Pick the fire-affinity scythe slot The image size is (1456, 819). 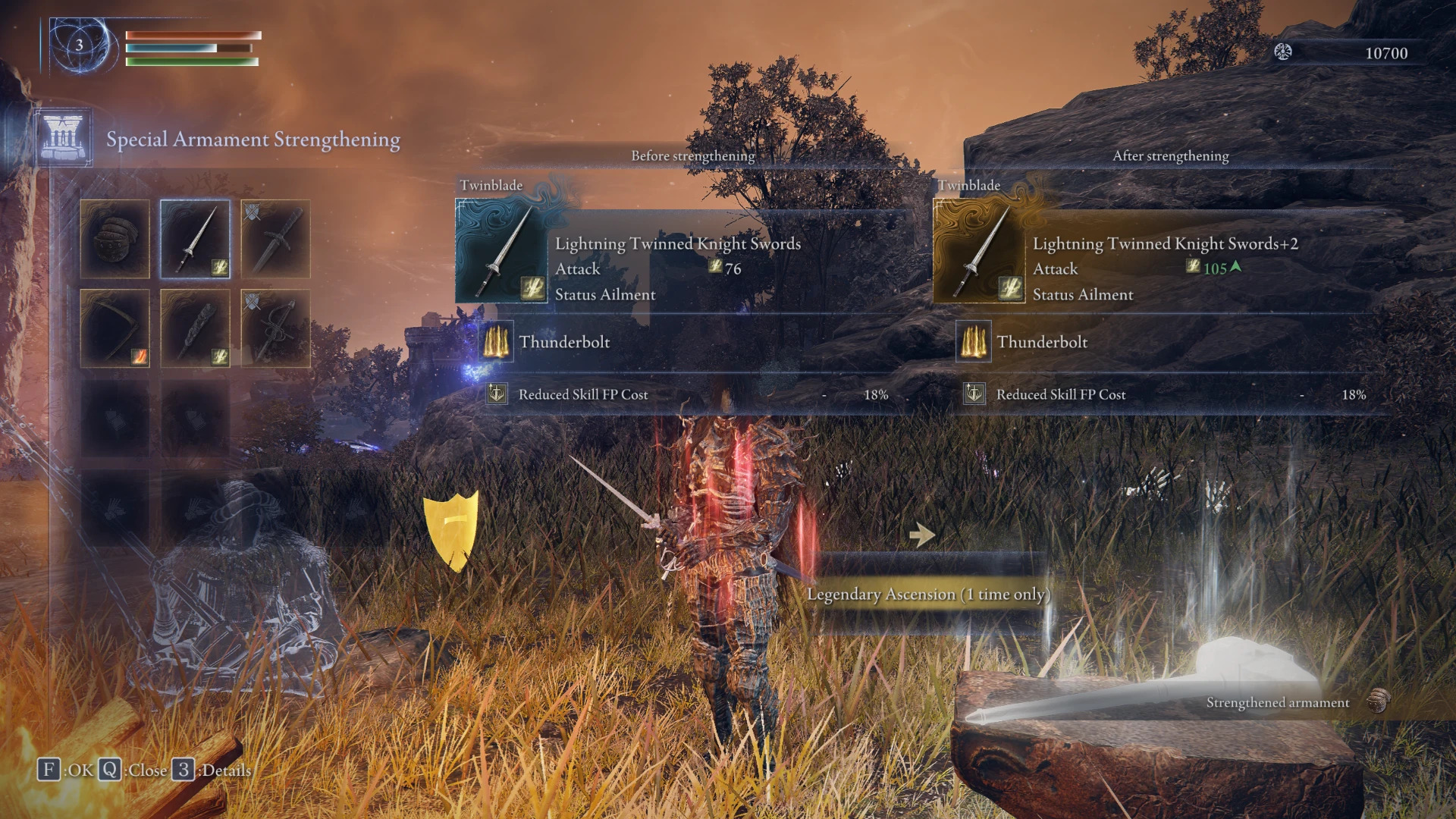click(x=115, y=328)
